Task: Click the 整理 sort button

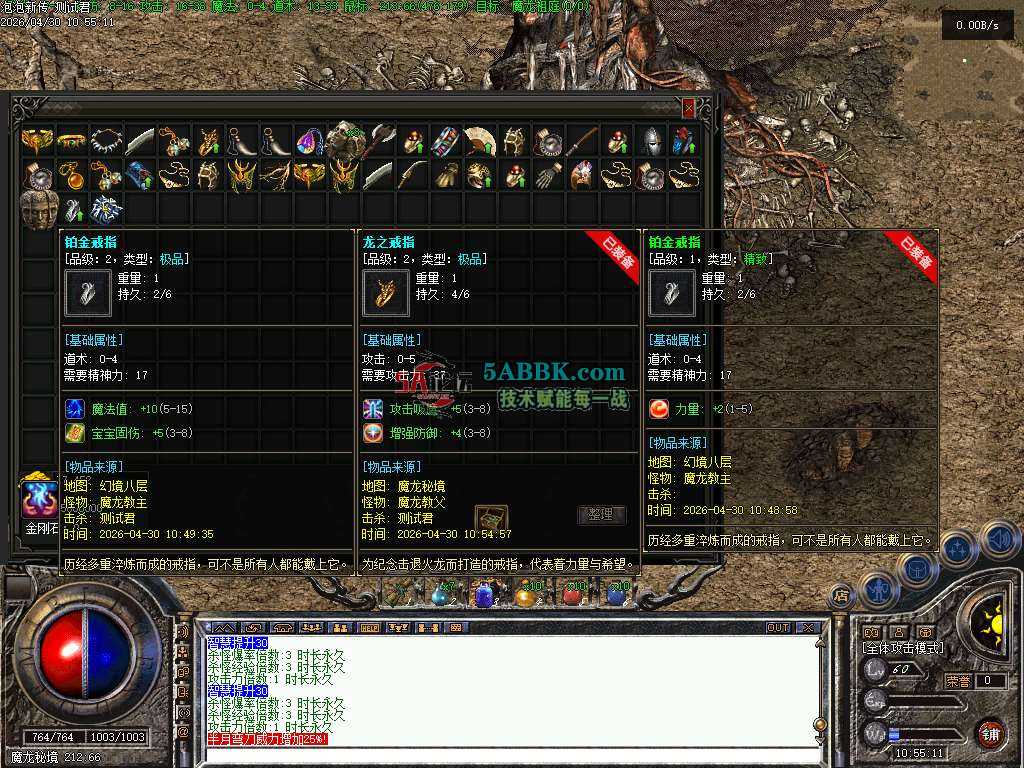Action: coord(602,515)
